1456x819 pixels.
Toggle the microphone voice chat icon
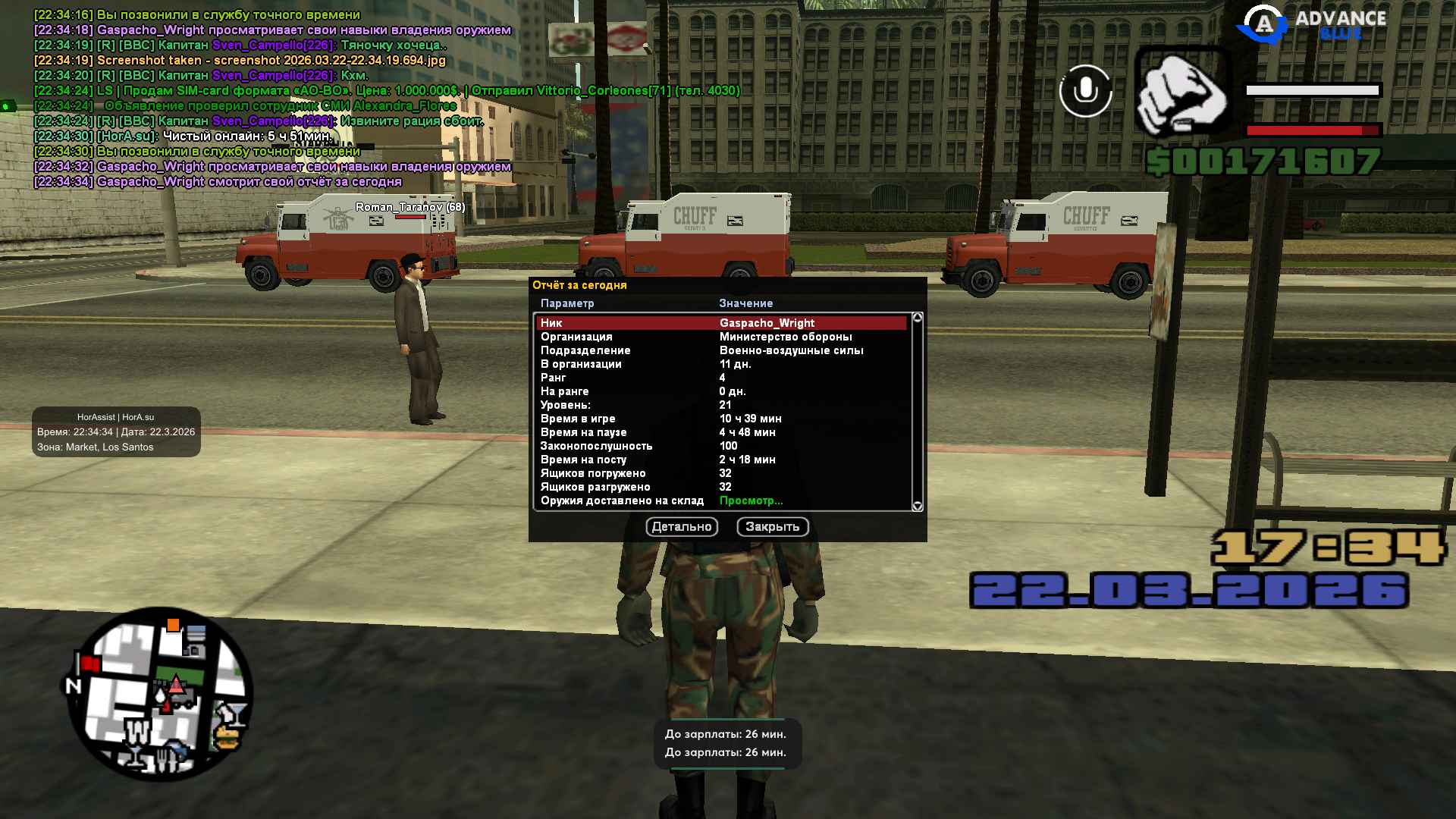click(x=1085, y=91)
